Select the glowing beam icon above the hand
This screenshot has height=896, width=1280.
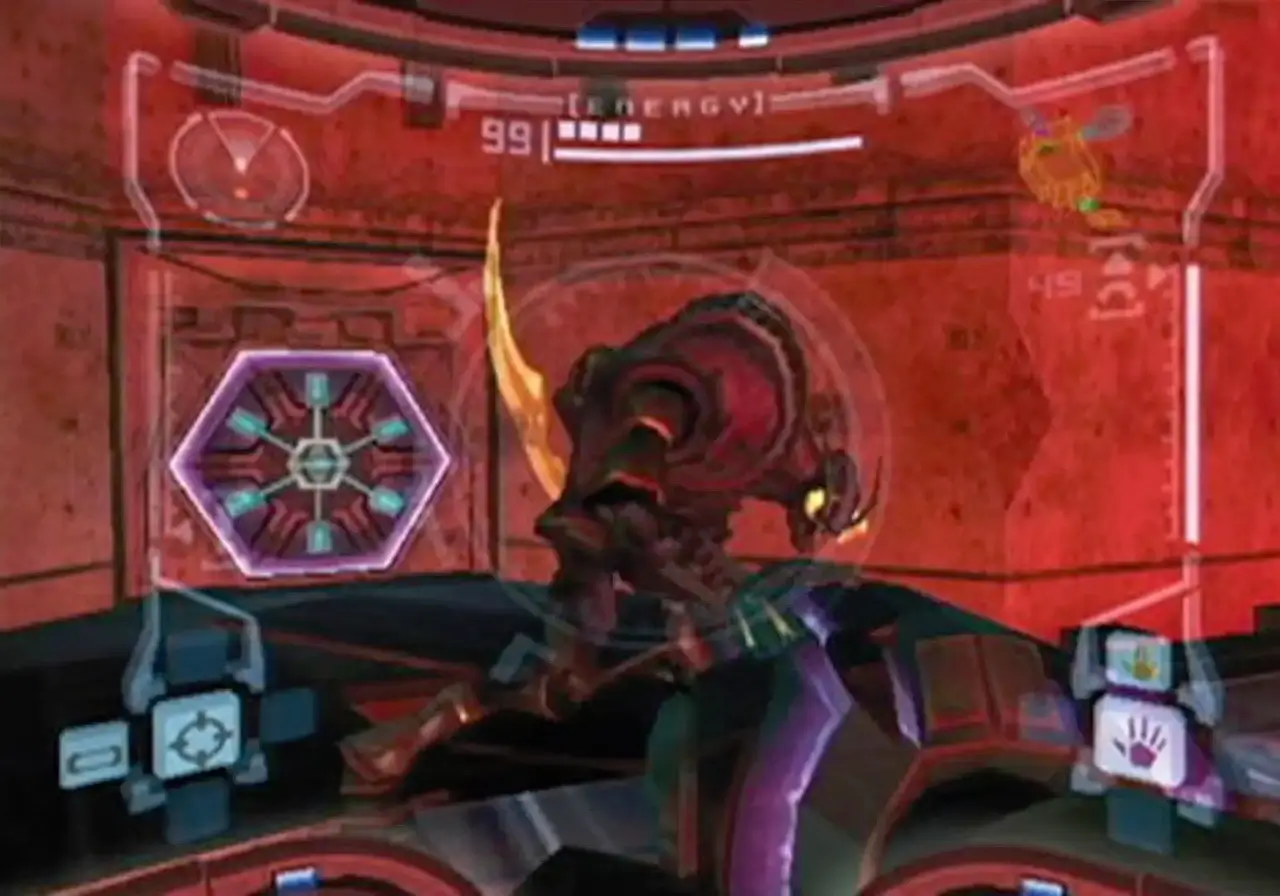1142,660
